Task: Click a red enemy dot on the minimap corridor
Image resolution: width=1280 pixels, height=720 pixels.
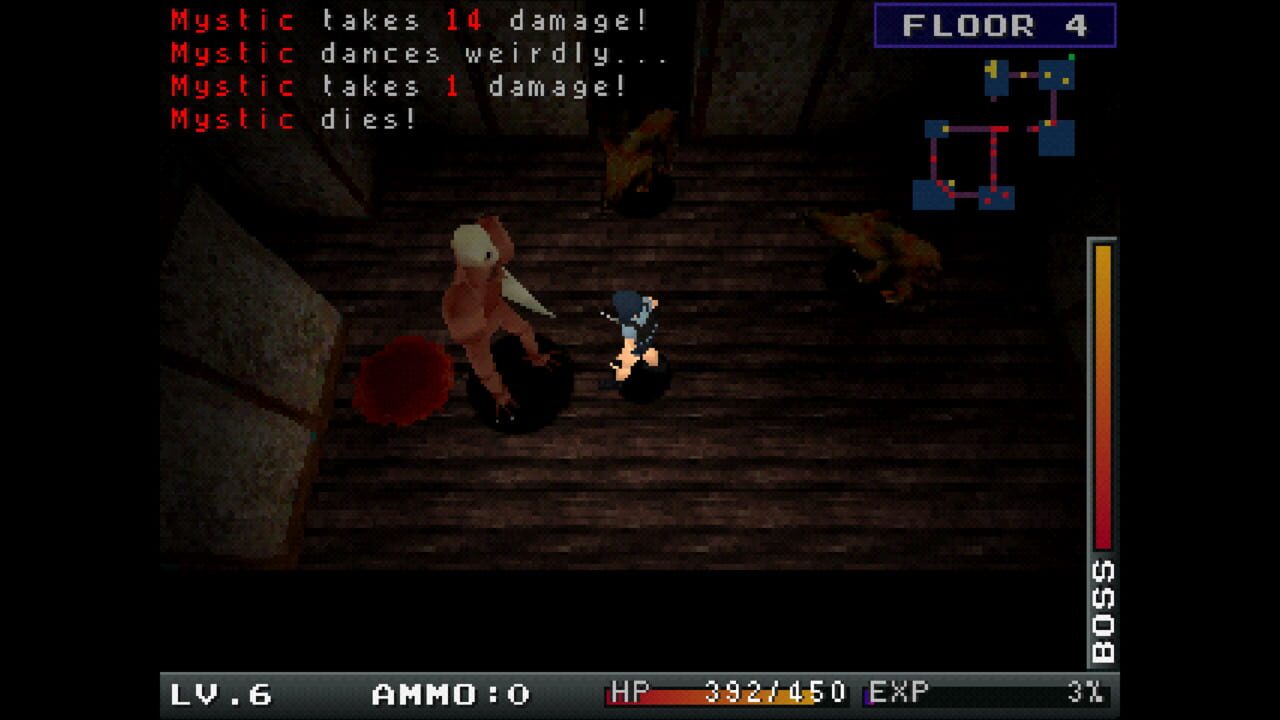Action: [993, 141]
